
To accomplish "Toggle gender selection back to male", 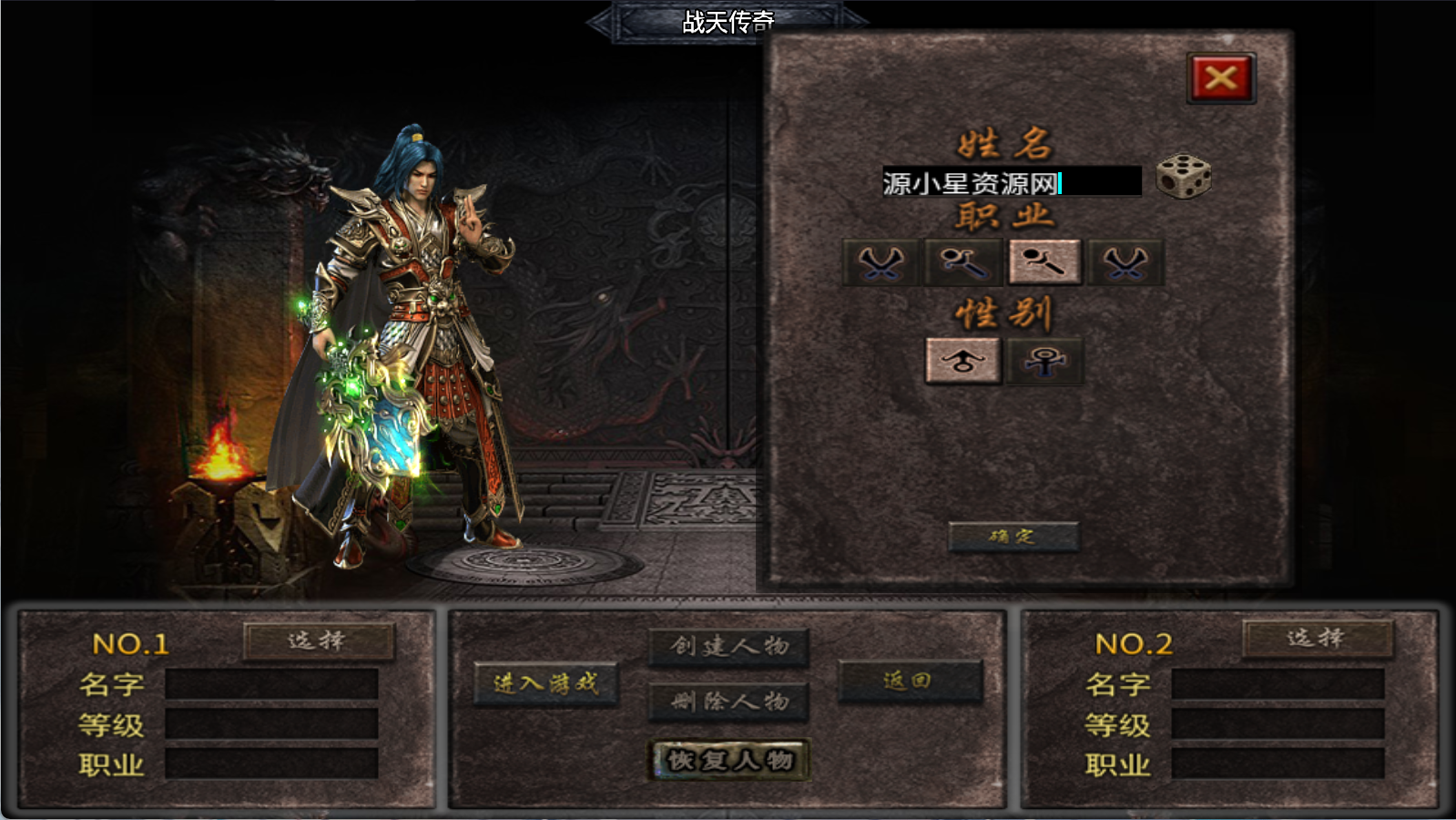I will [962, 361].
